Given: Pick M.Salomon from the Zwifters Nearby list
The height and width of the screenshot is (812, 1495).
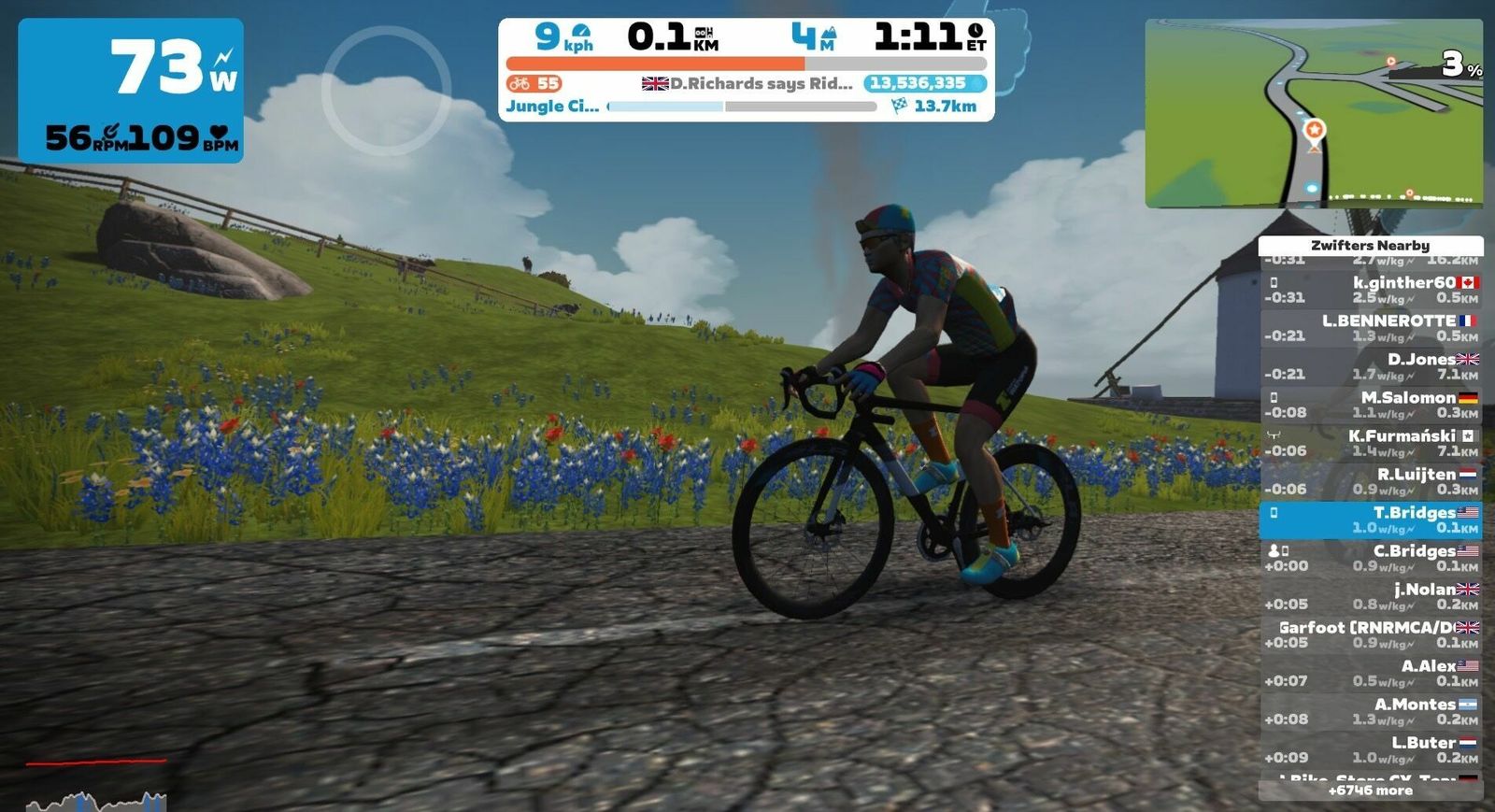Looking at the screenshot, I should point(1371,405).
